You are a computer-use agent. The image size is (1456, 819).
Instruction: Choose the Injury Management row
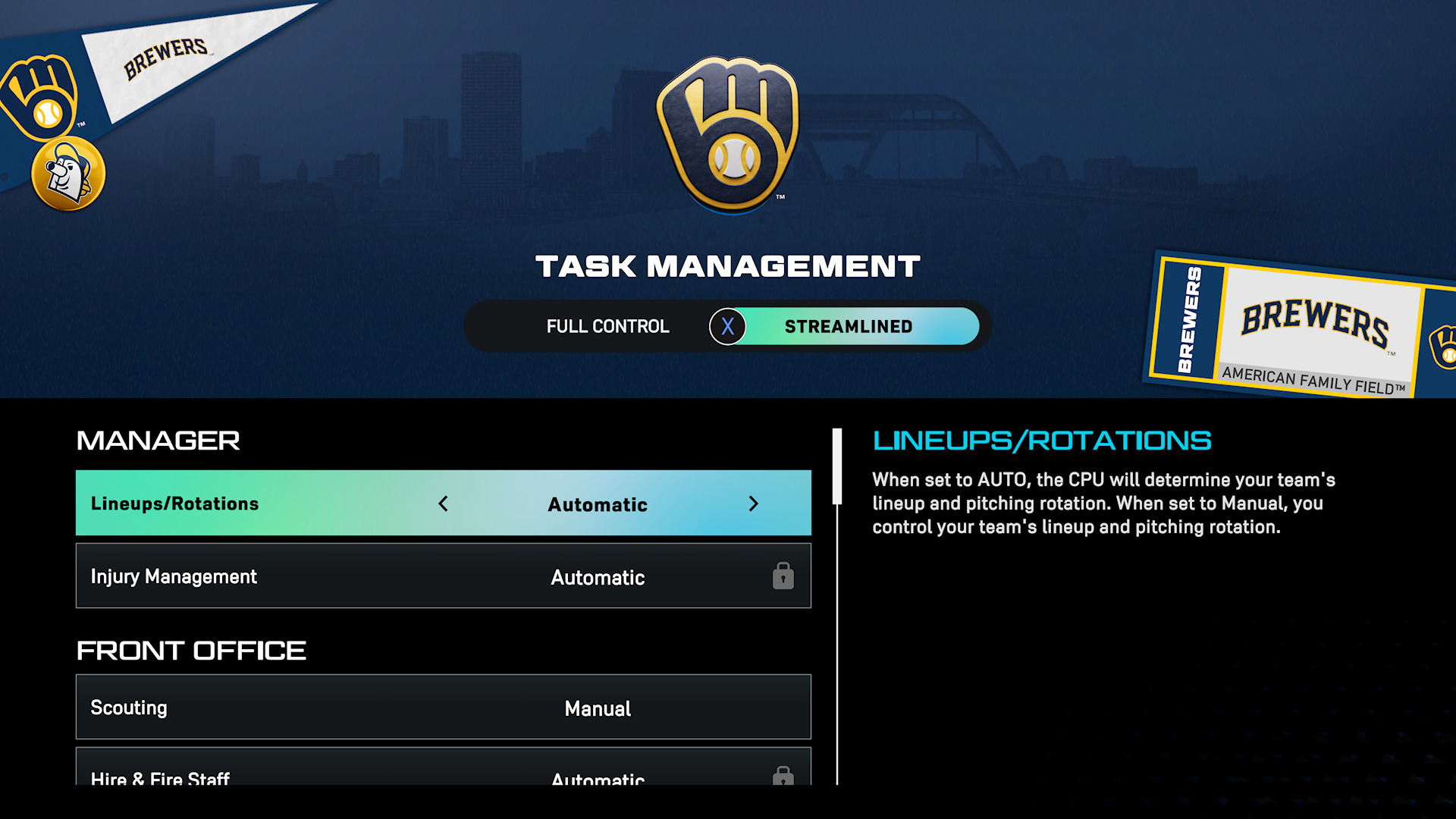coord(443,576)
